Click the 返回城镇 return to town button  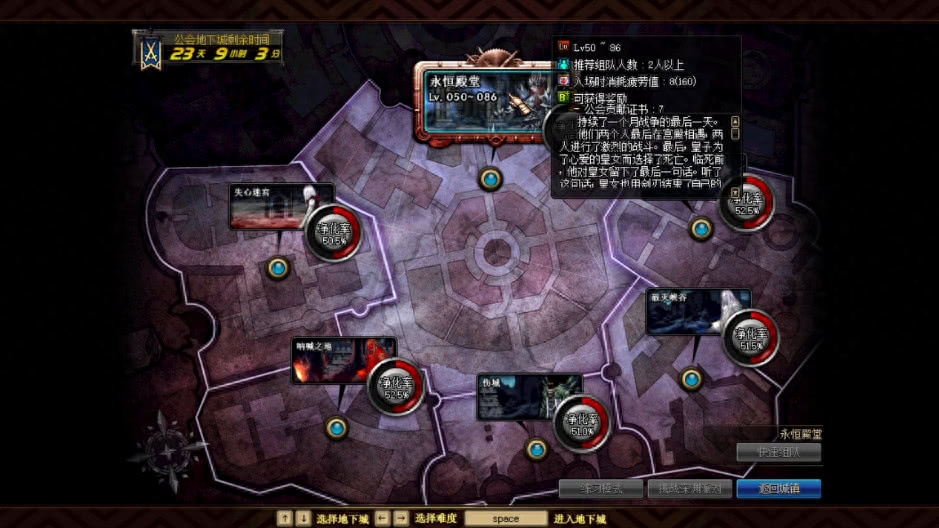coord(778,489)
